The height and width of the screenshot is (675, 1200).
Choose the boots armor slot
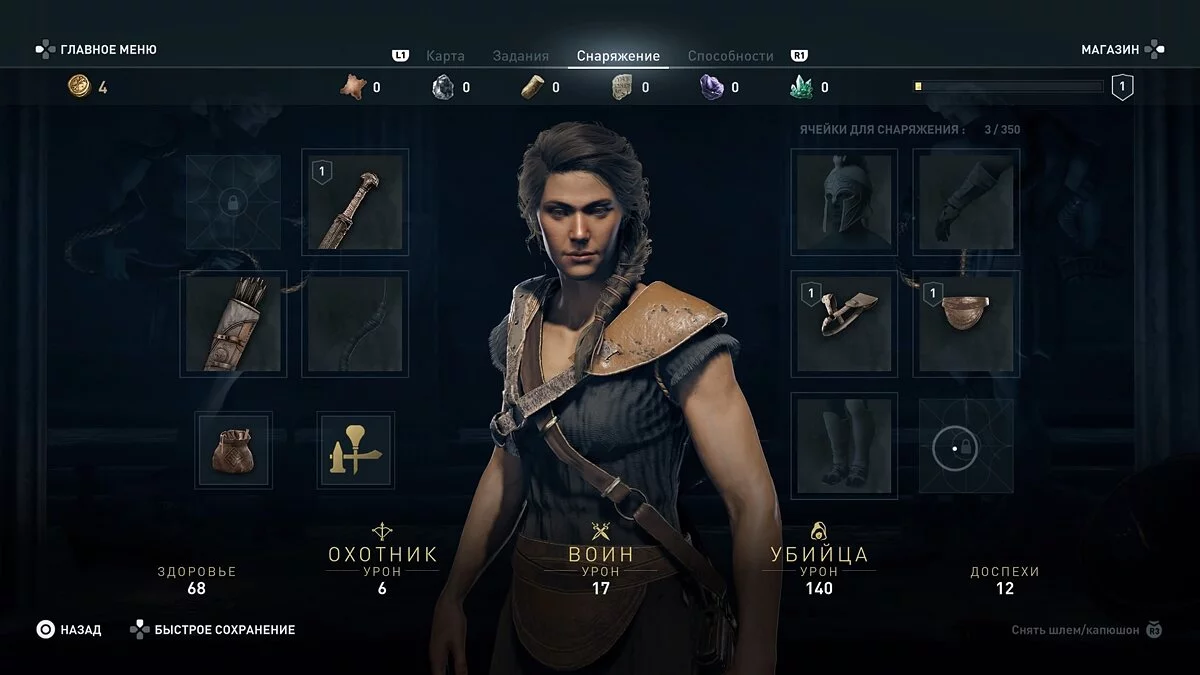pyautogui.click(x=844, y=446)
